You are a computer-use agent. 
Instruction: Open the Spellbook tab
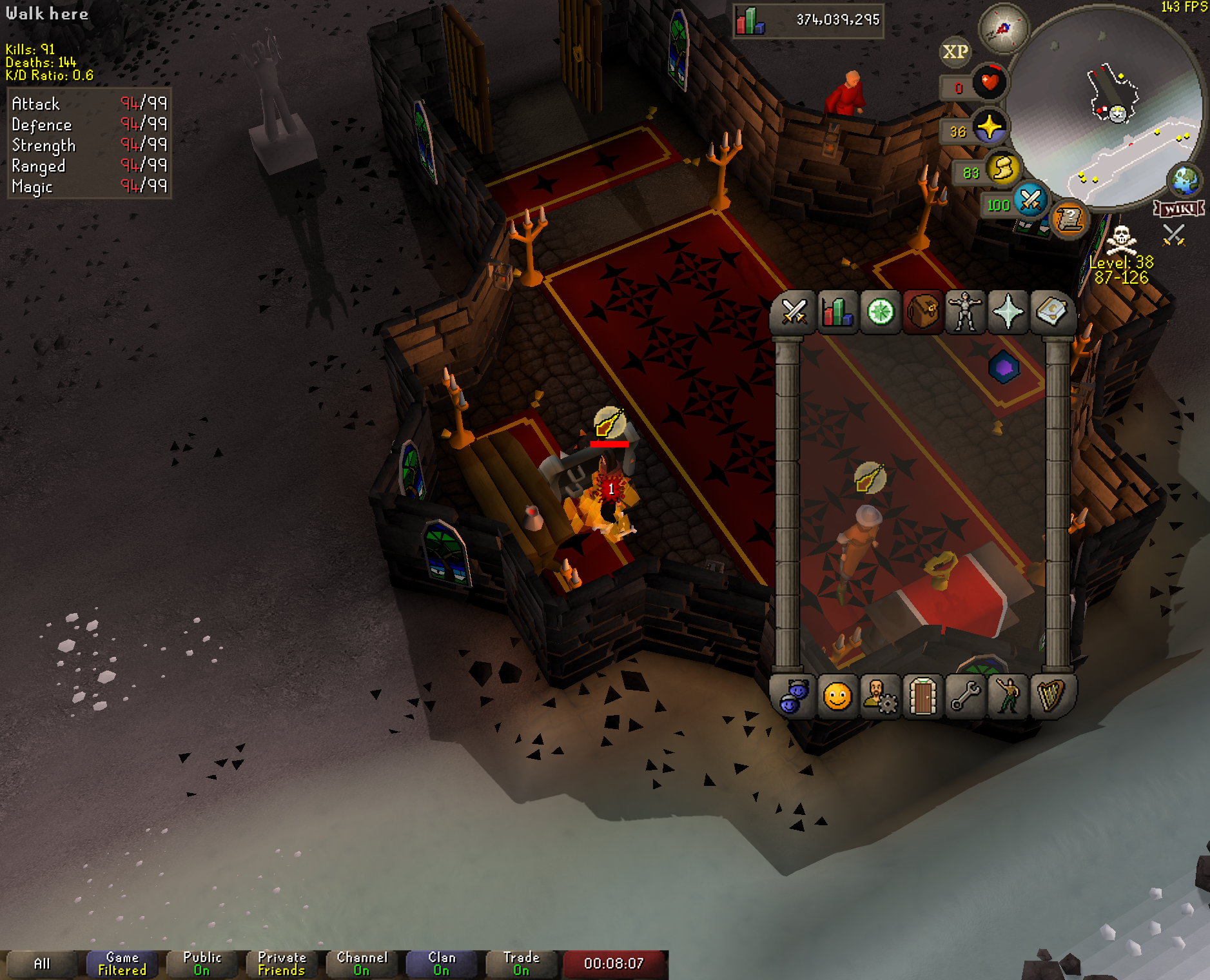tap(1051, 313)
